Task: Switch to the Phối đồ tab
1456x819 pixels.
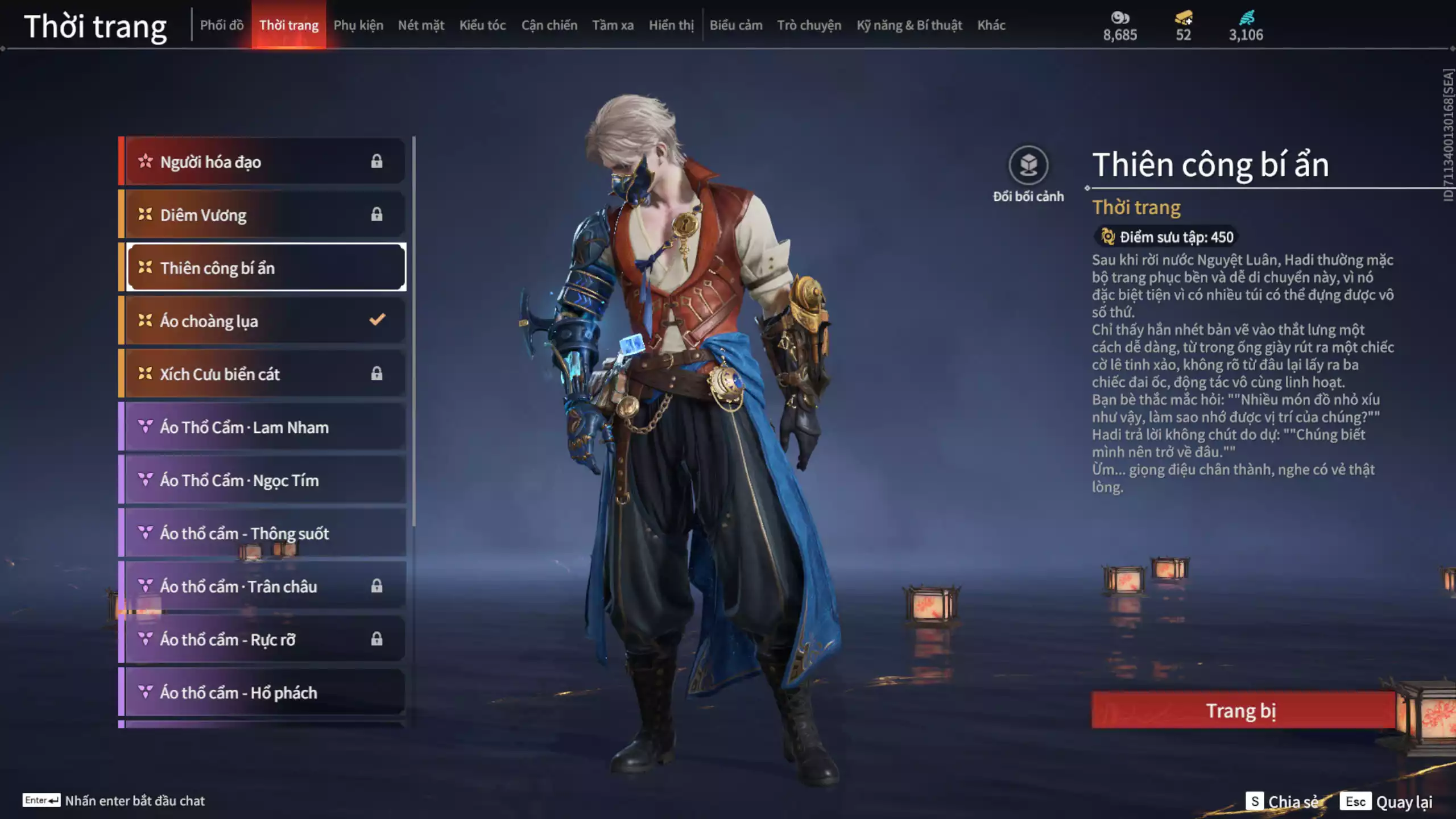Action: click(221, 25)
